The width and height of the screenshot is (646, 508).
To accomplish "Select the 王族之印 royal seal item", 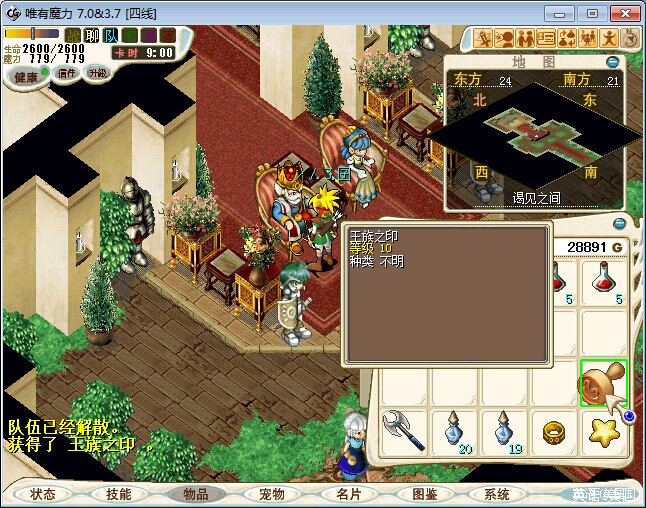I will tap(603, 384).
